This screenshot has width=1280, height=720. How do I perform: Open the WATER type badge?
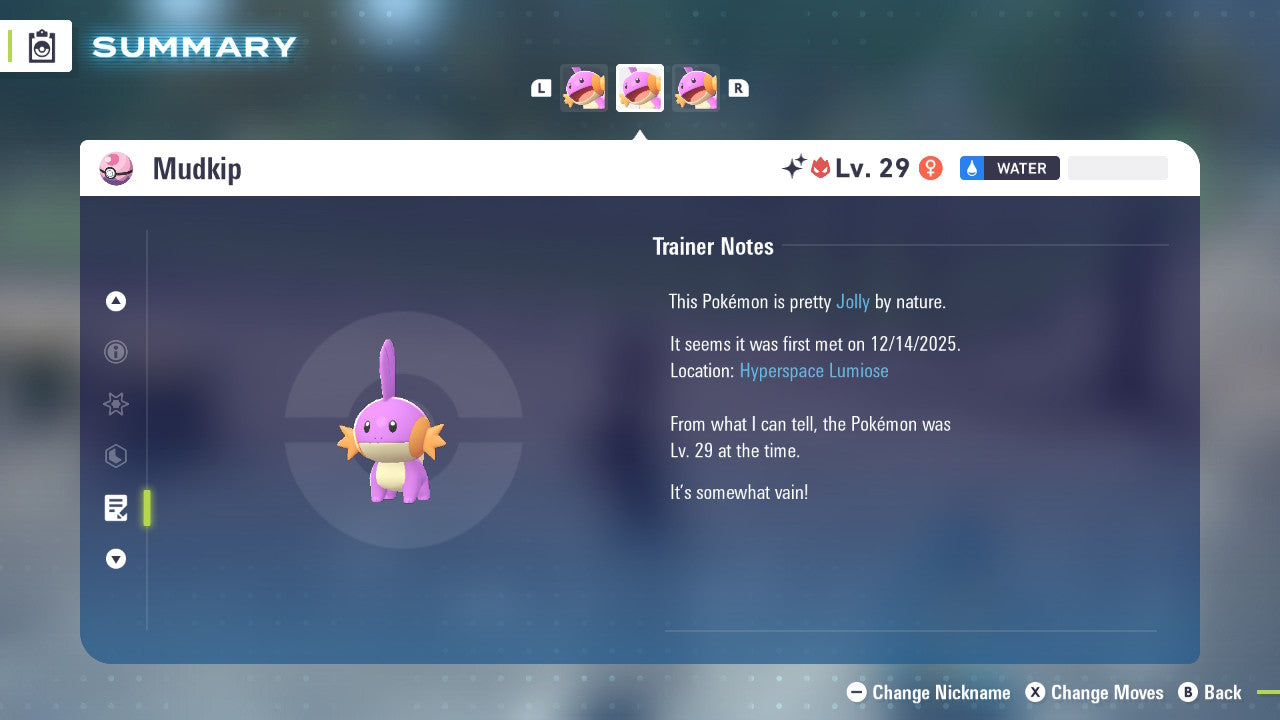pyautogui.click(x=1020, y=168)
